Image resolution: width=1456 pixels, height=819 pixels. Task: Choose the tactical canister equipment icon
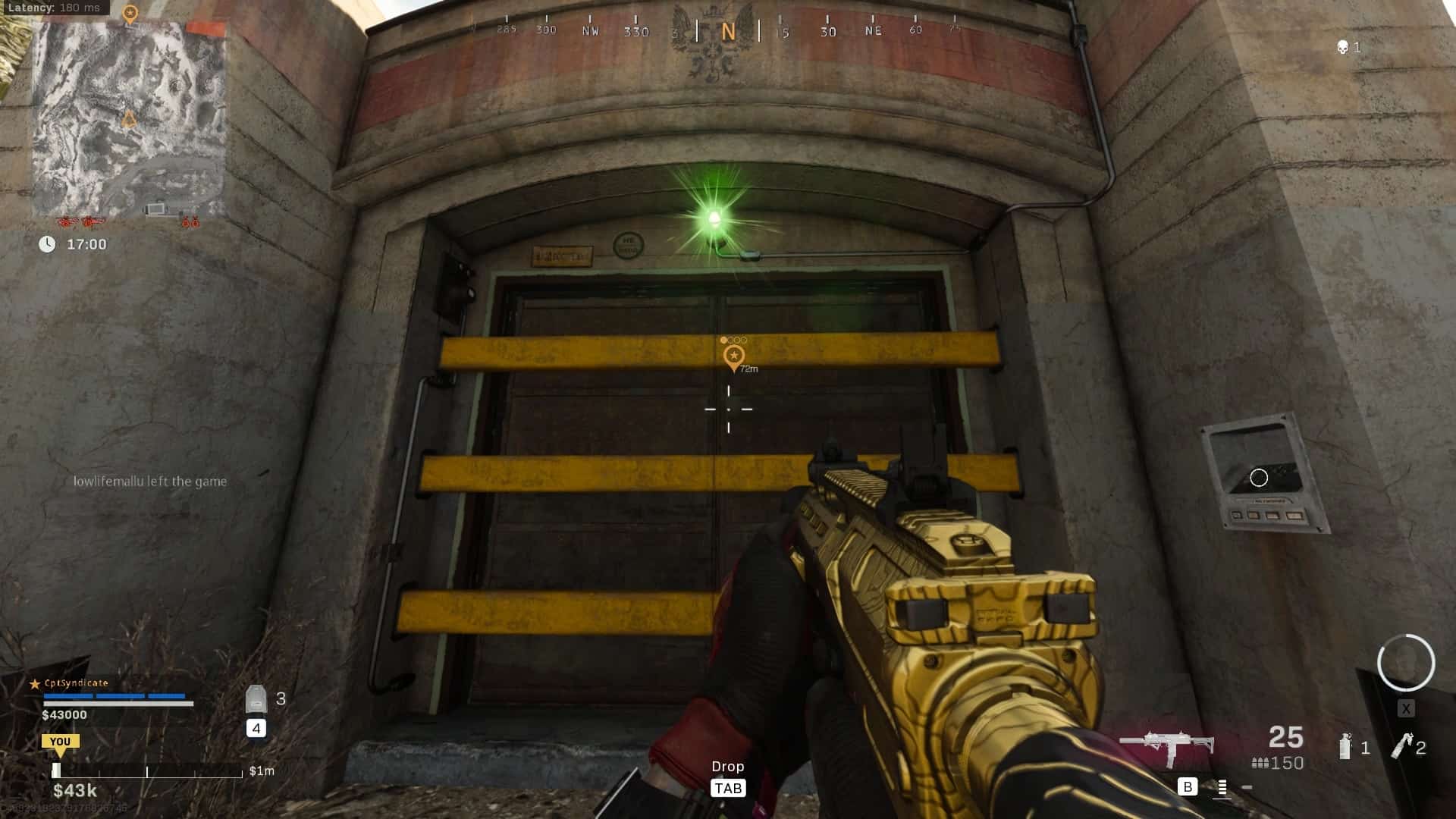pos(1345,746)
